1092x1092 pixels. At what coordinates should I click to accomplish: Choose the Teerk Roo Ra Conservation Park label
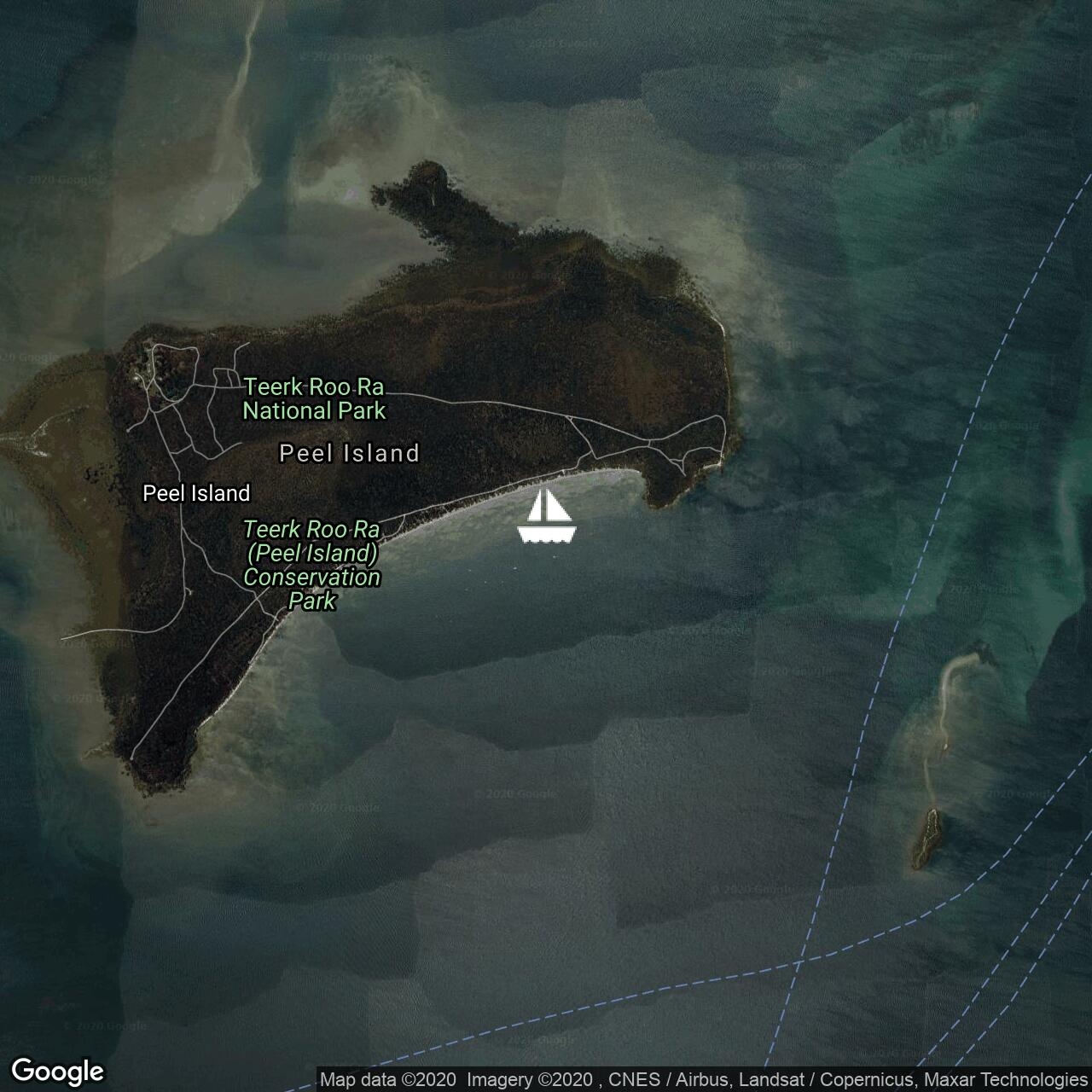click(312, 565)
